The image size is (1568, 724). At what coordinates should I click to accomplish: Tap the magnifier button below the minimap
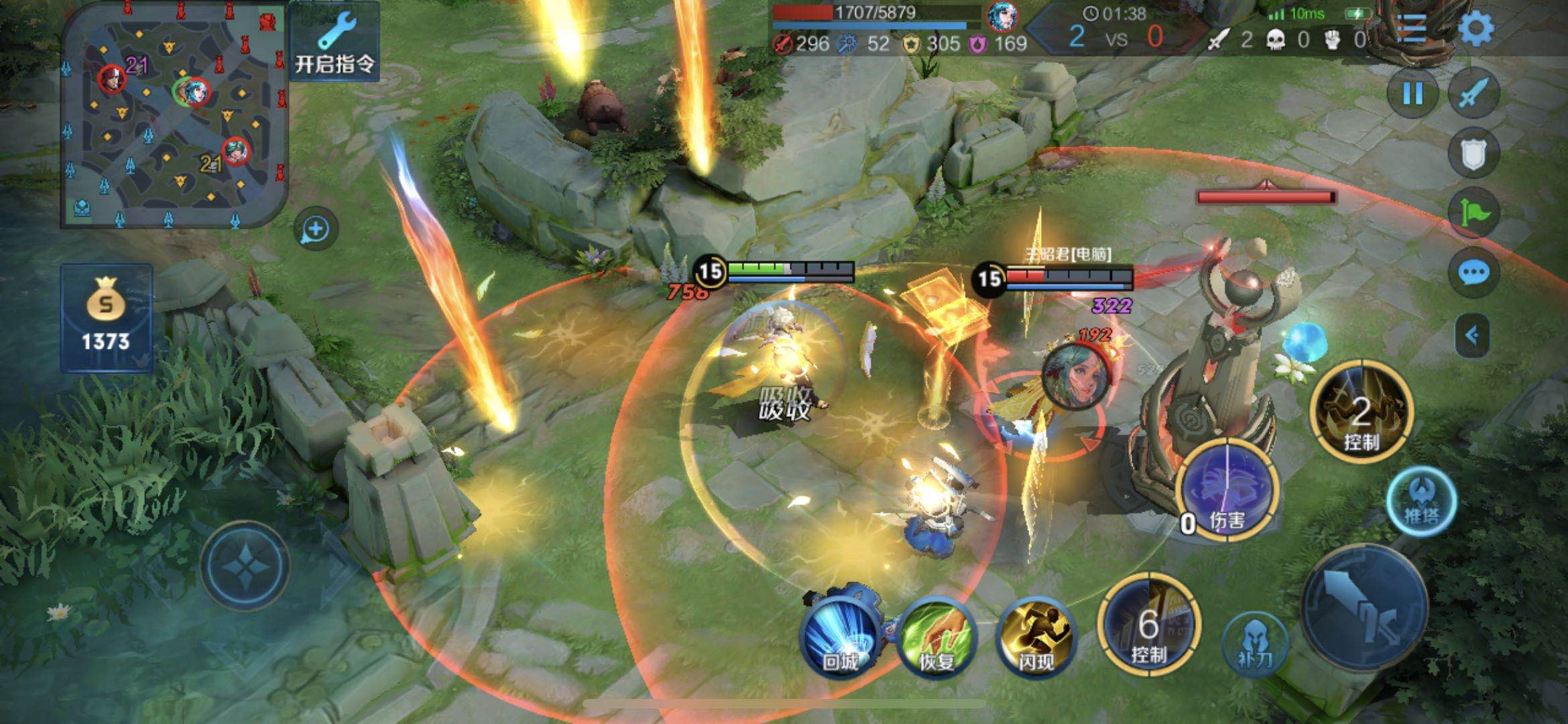pos(316,229)
